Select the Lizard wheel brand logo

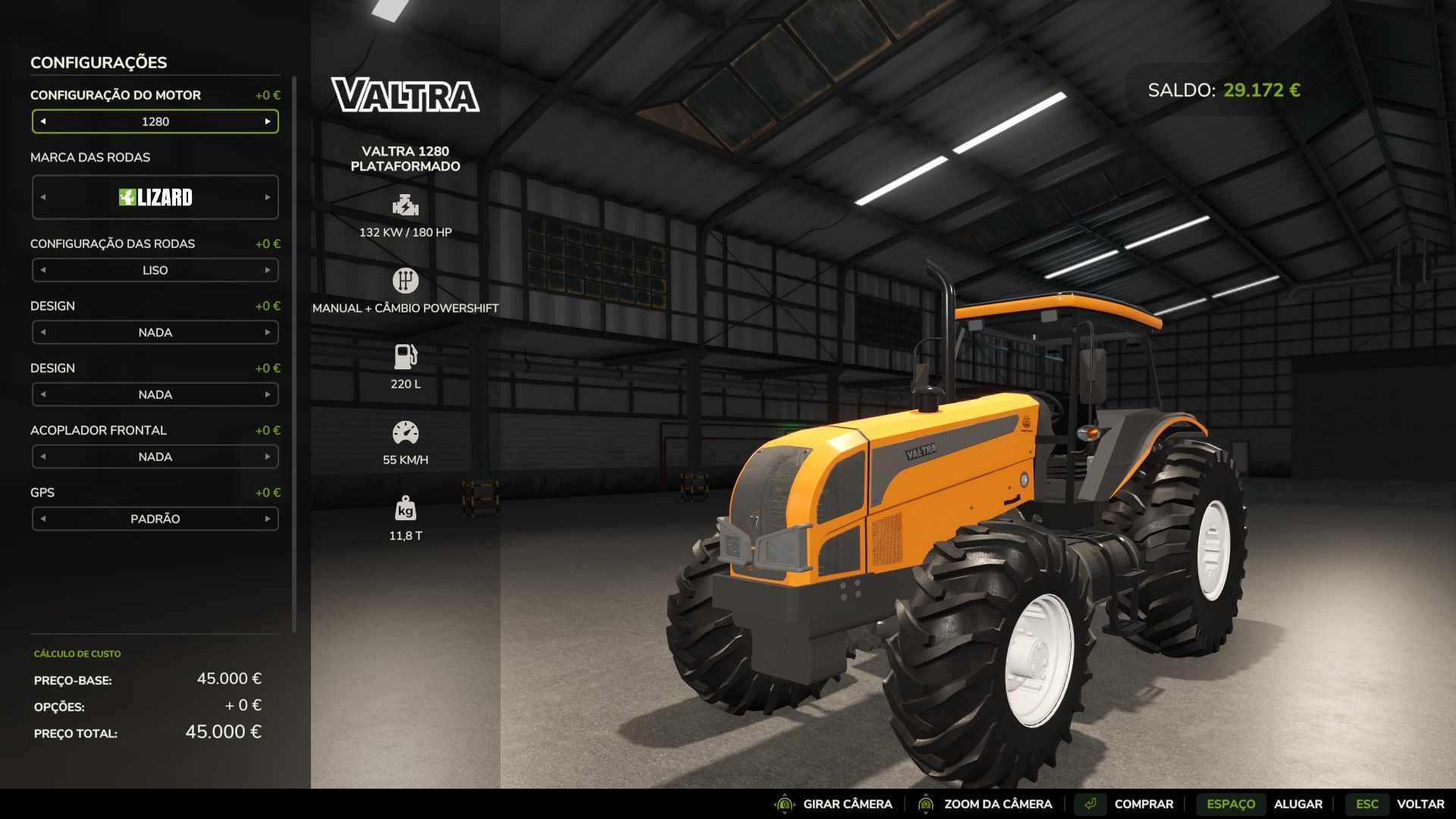pyautogui.click(x=155, y=197)
